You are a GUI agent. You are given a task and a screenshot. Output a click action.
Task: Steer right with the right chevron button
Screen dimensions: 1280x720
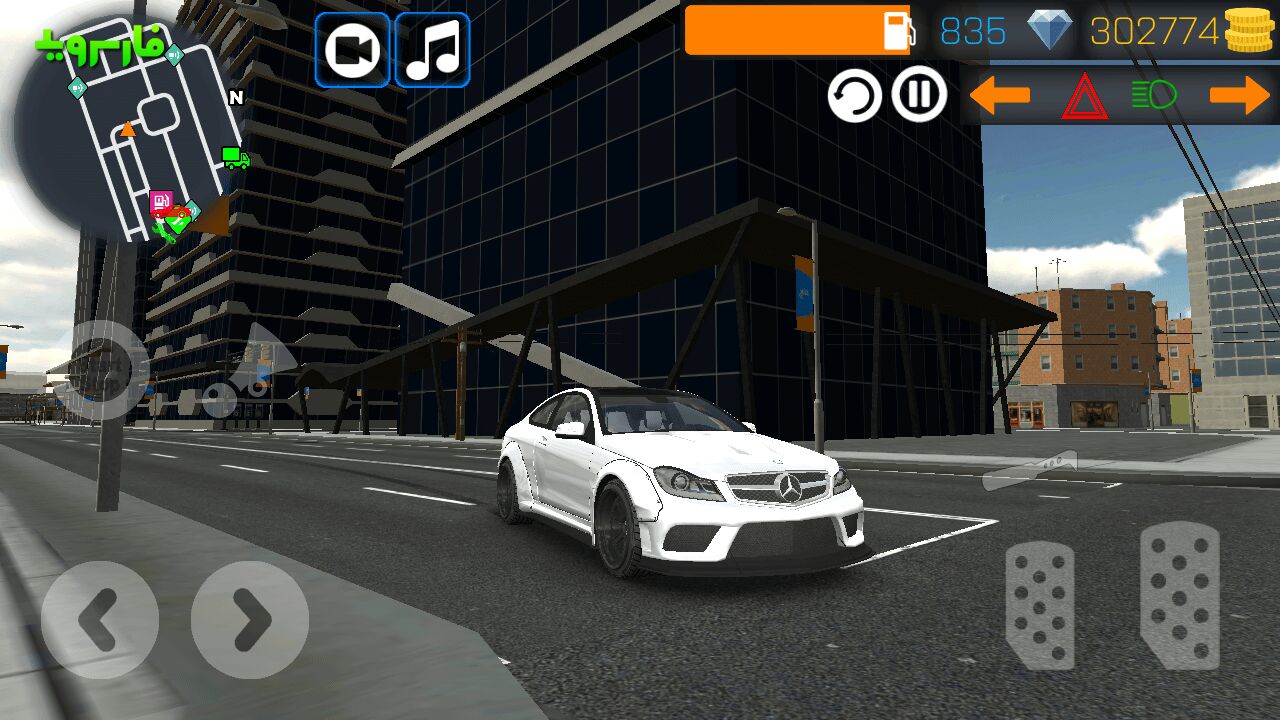249,620
